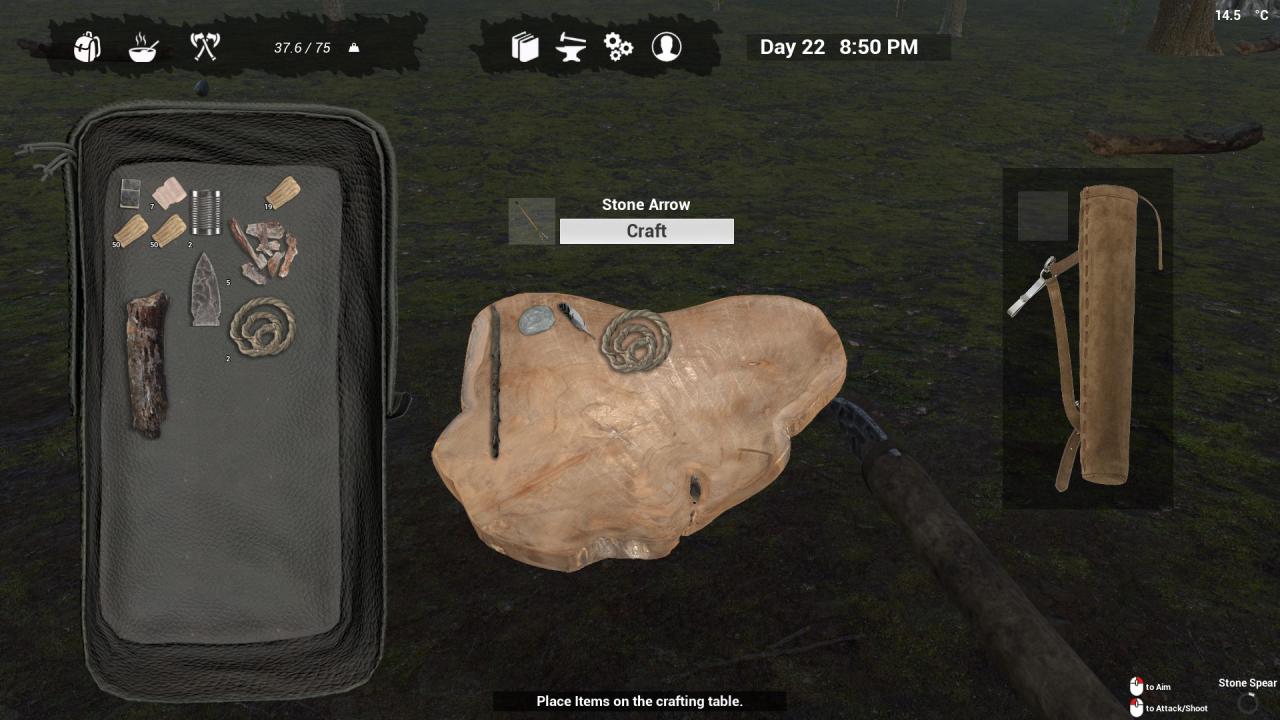Open the crossed axes crafting tab

point(205,46)
